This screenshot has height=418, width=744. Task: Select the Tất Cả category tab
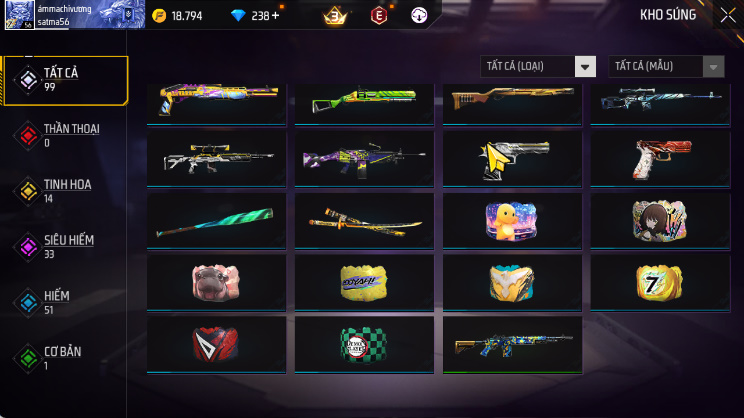pyautogui.click(x=66, y=80)
